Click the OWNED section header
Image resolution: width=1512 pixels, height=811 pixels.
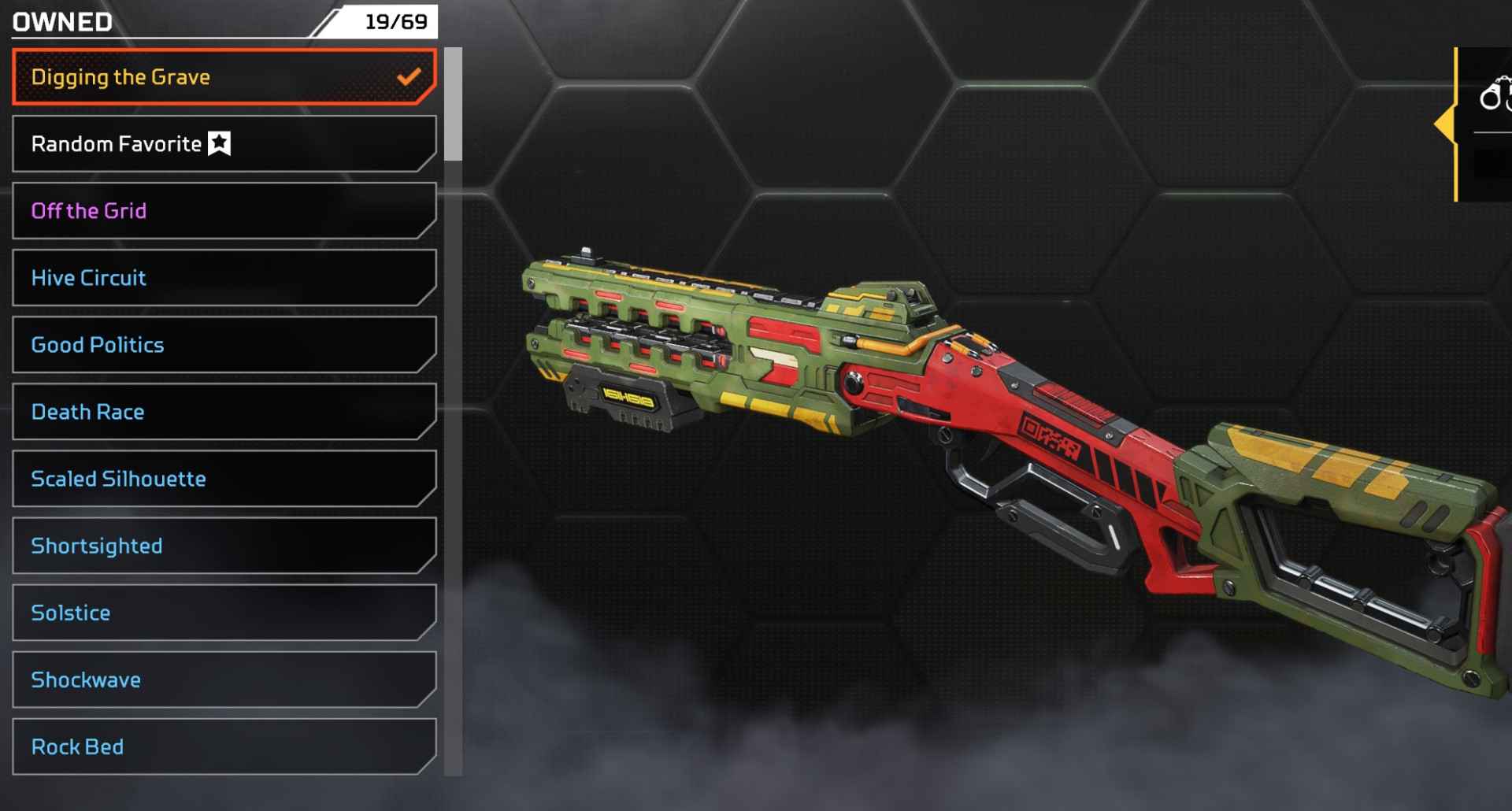(x=61, y=21)
